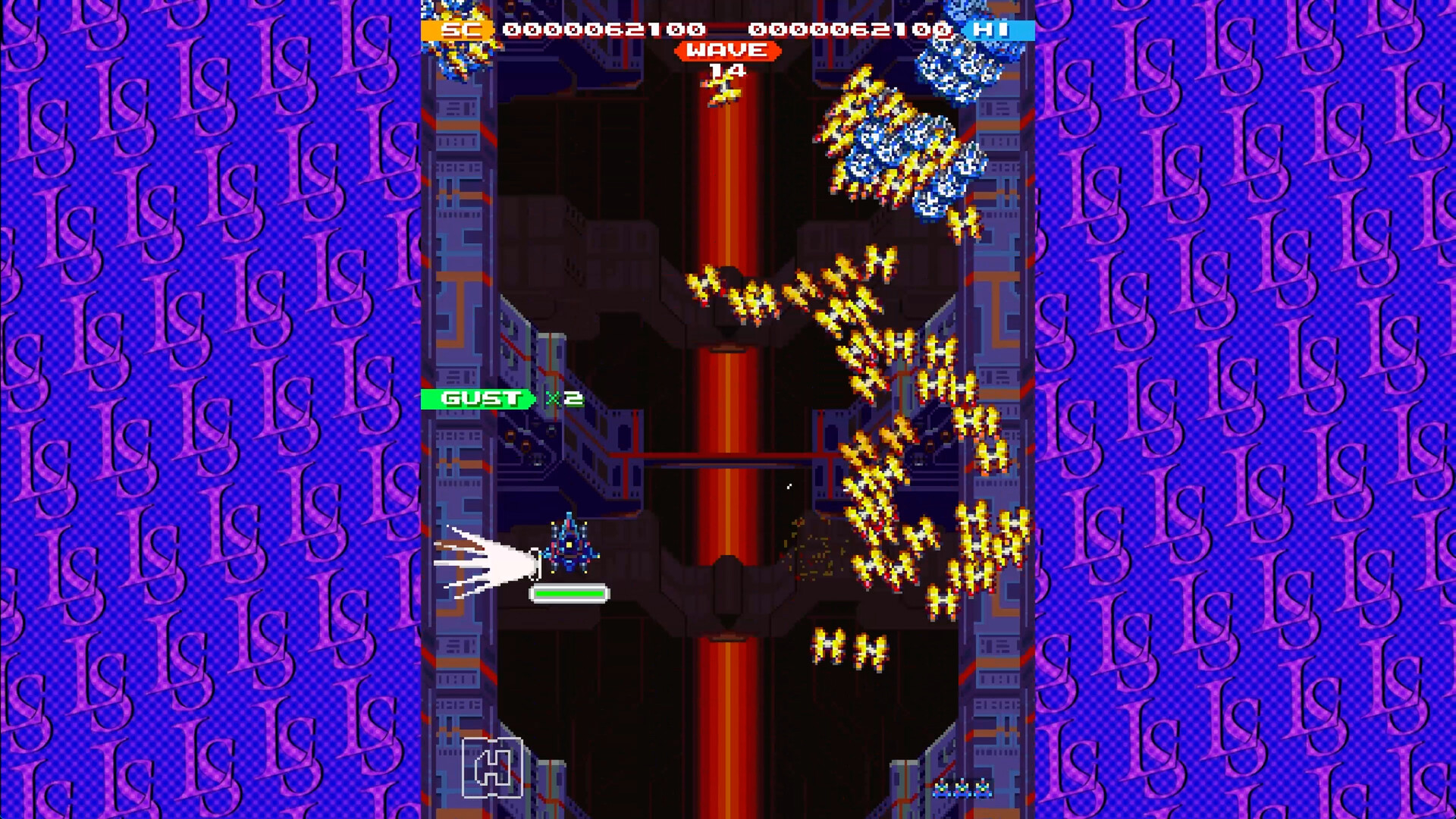The image size is (1456, 819).
Task: Click the middle extra-life ship icon
Action: (x=962, y=789)
